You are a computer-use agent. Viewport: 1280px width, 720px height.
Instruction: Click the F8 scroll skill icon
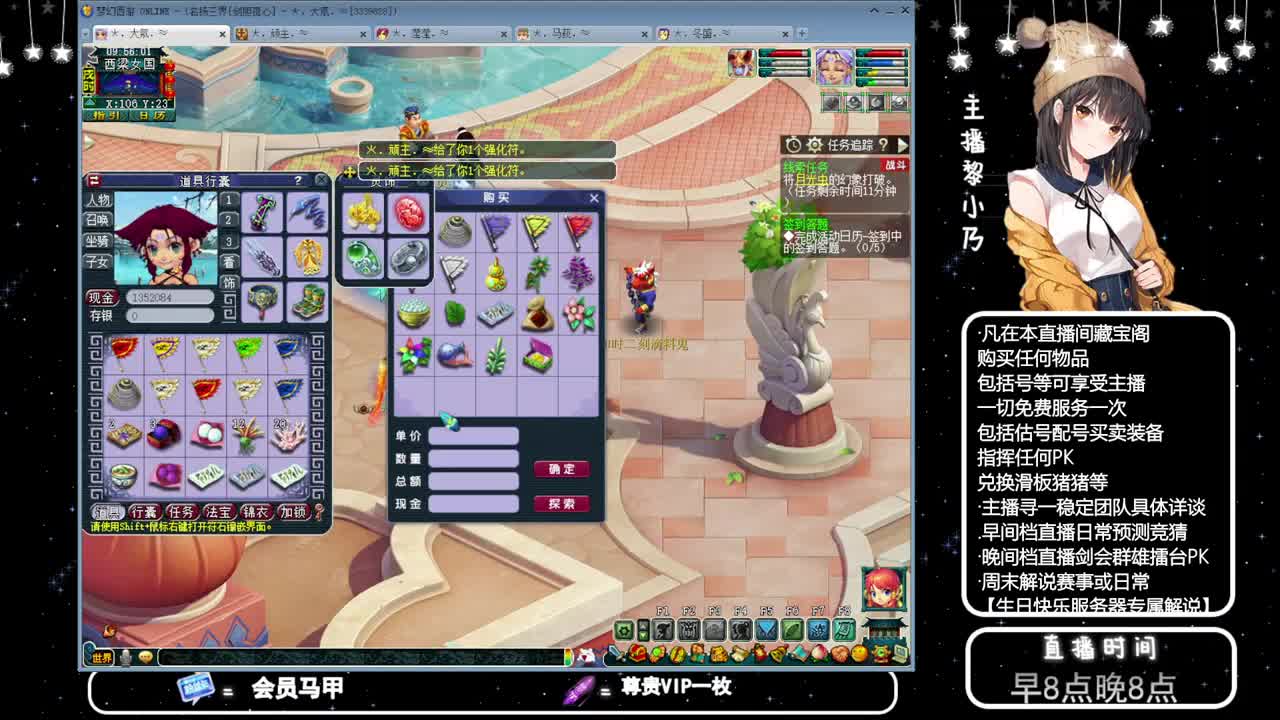[x=843, y=628]
